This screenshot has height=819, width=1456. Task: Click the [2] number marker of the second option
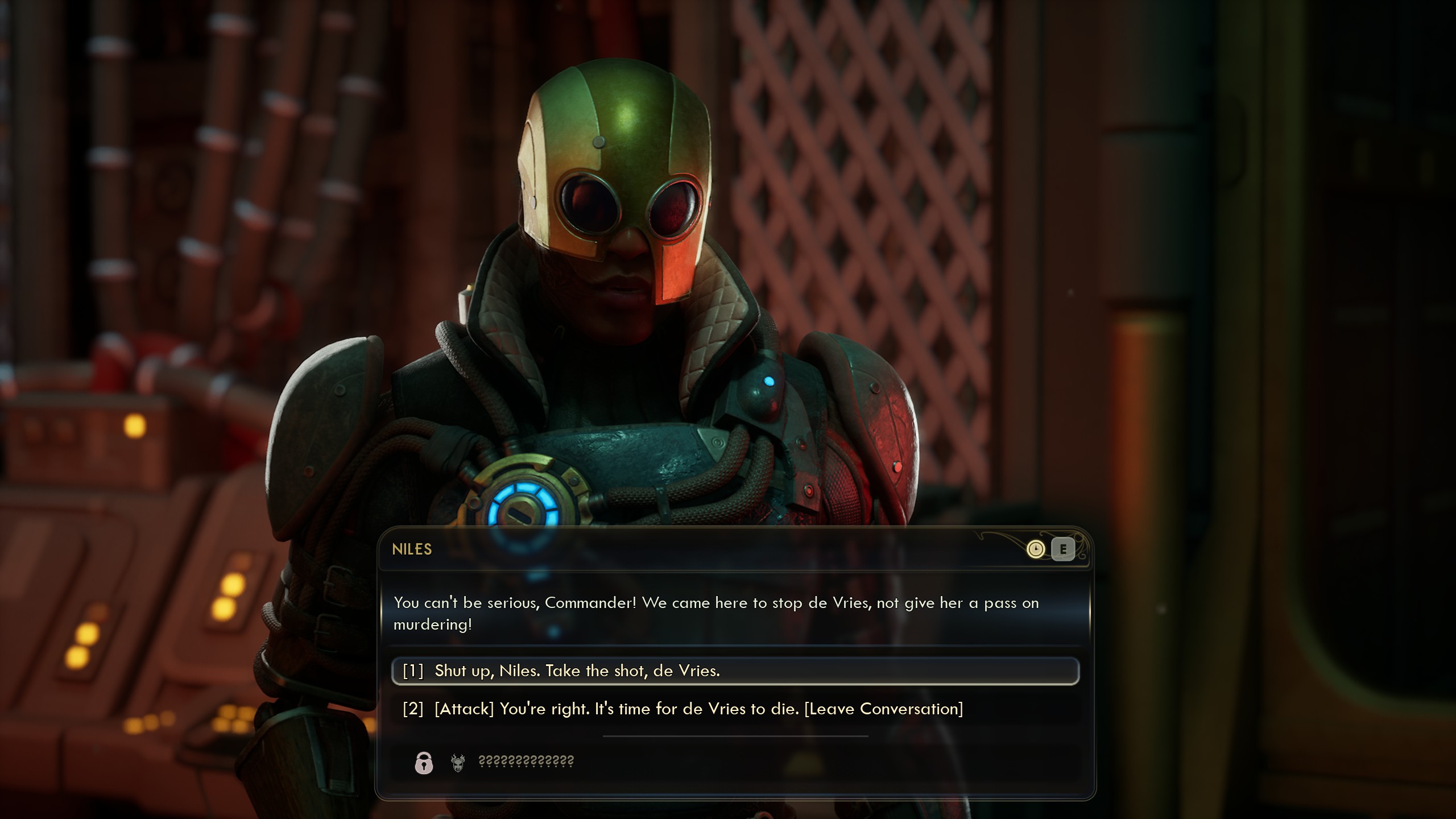pyautogui.click(x=412, y=709)
